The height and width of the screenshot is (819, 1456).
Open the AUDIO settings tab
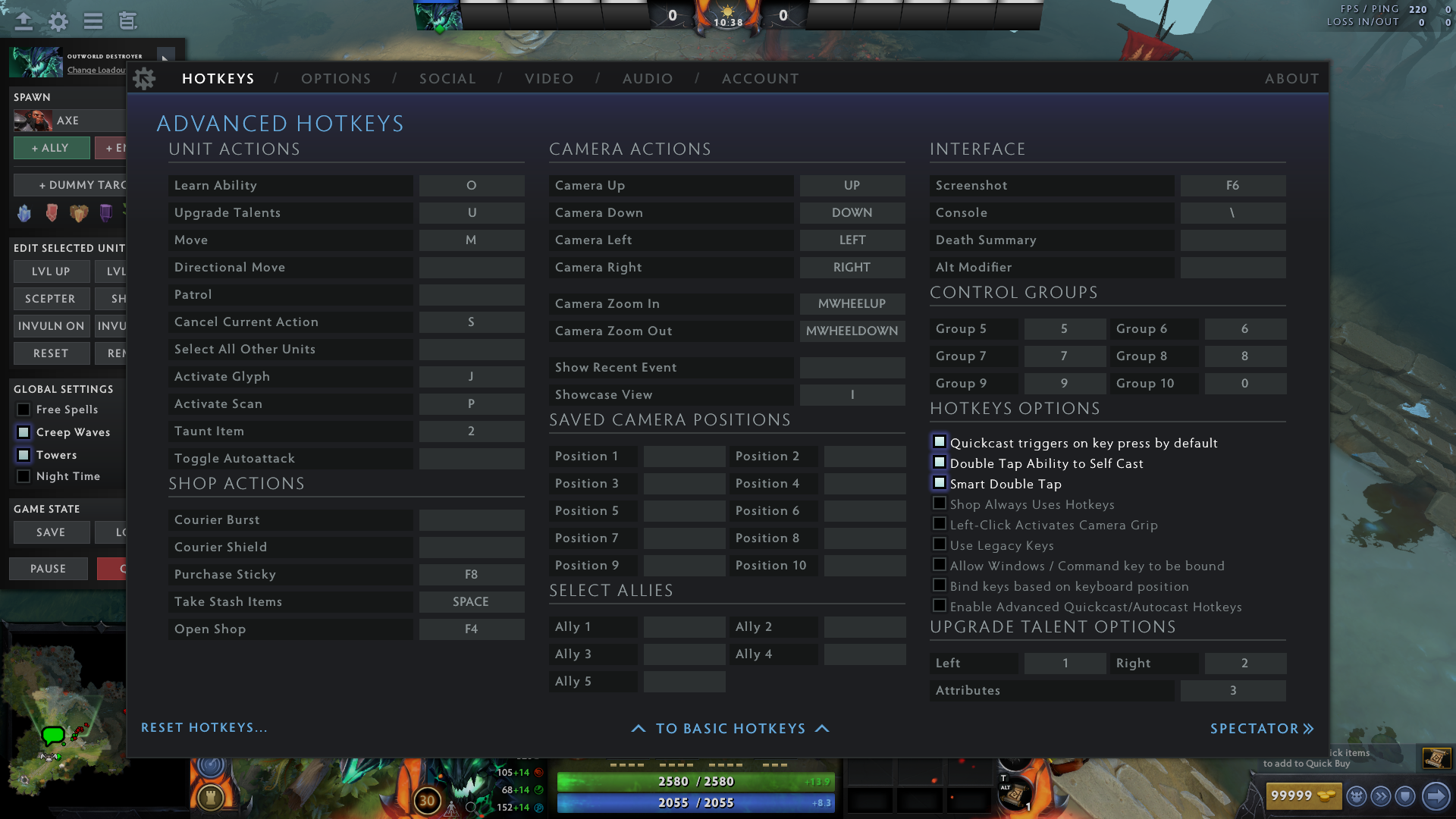[x=648, y=78]
